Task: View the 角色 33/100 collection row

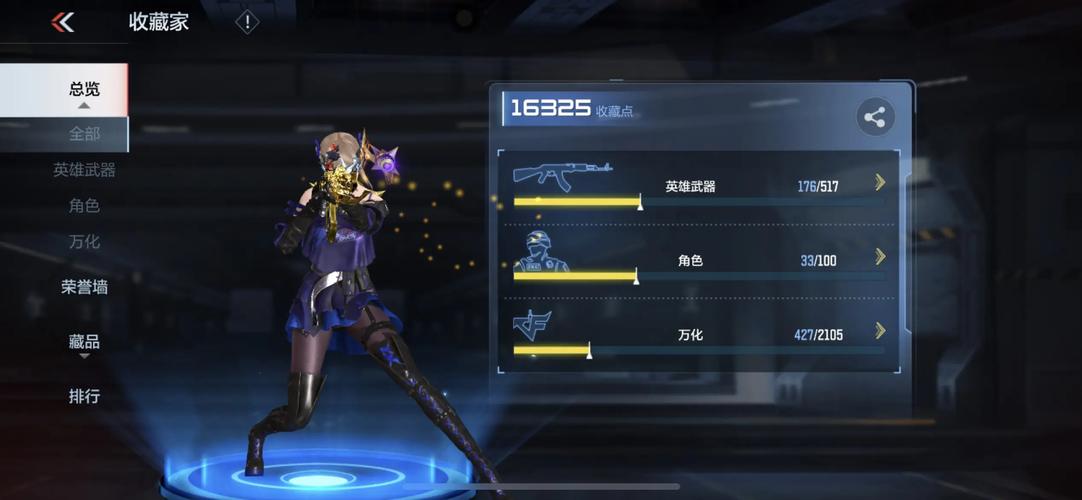Action: tap(699, 260)
